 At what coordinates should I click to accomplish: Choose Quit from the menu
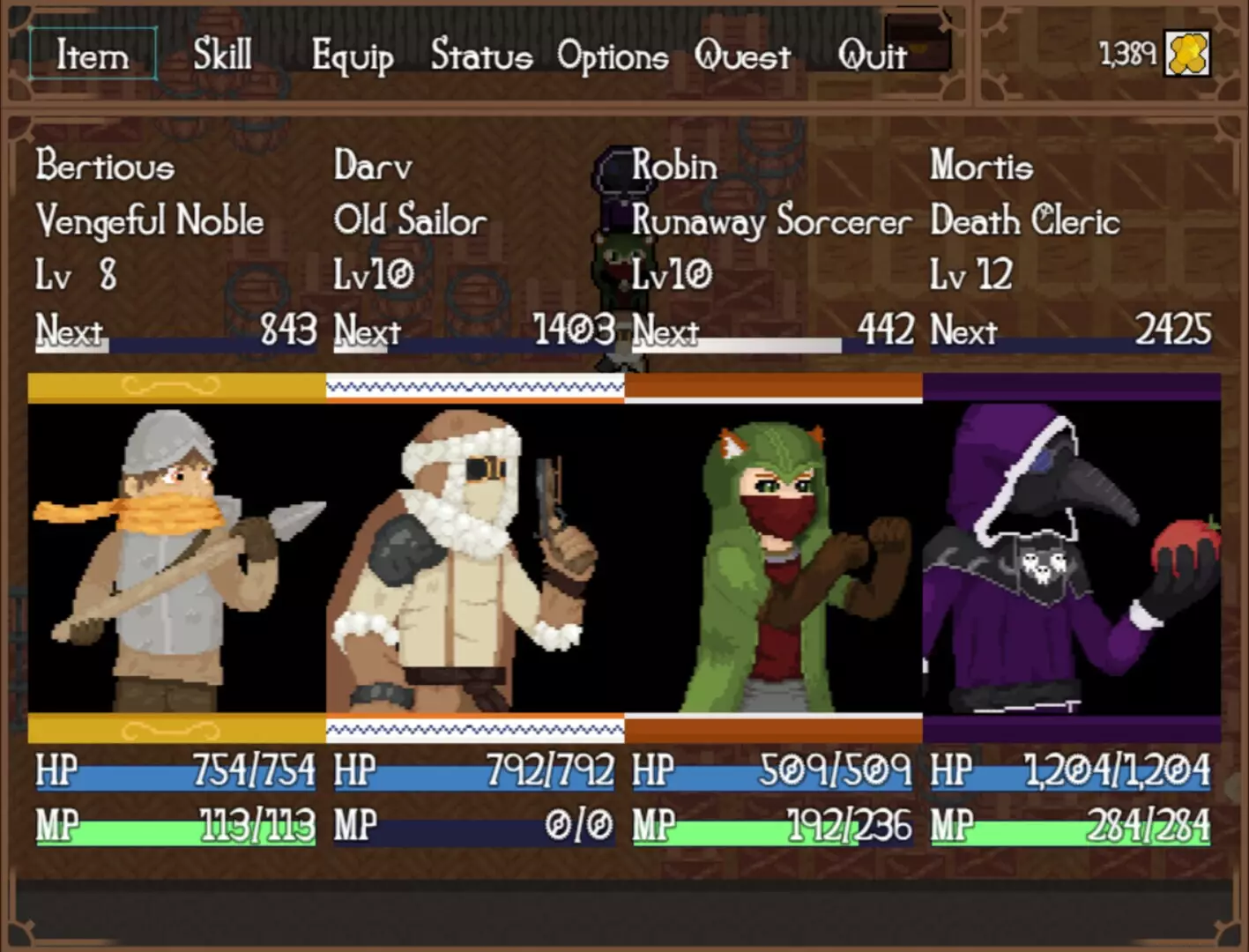872,56
